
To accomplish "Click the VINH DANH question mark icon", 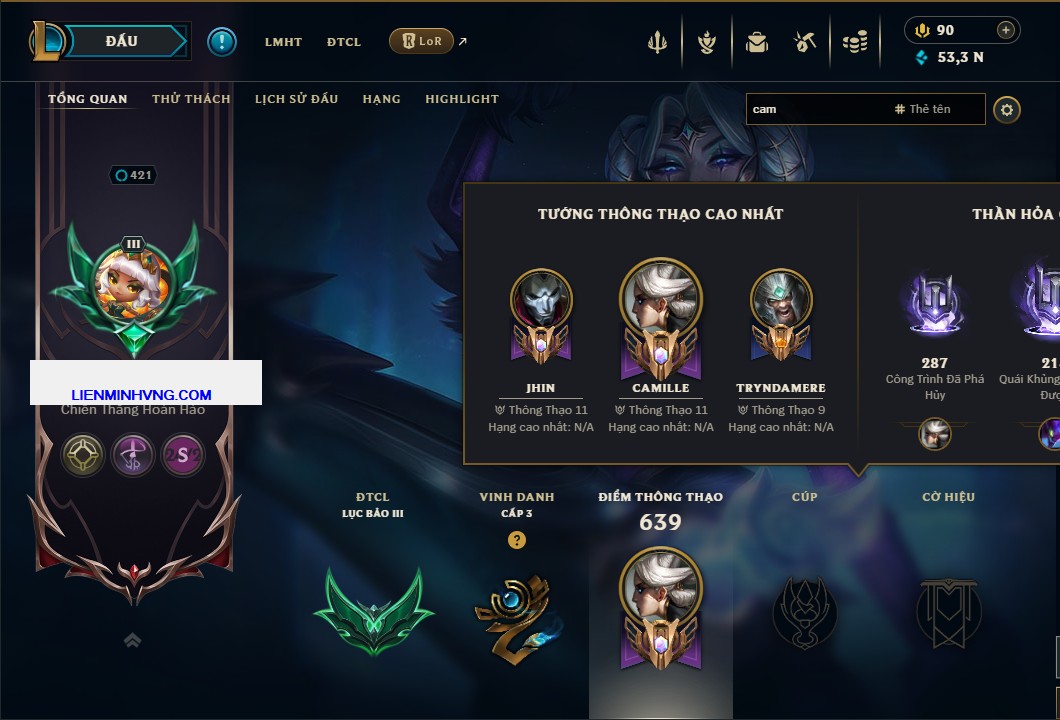I will (x=516, y=540).
